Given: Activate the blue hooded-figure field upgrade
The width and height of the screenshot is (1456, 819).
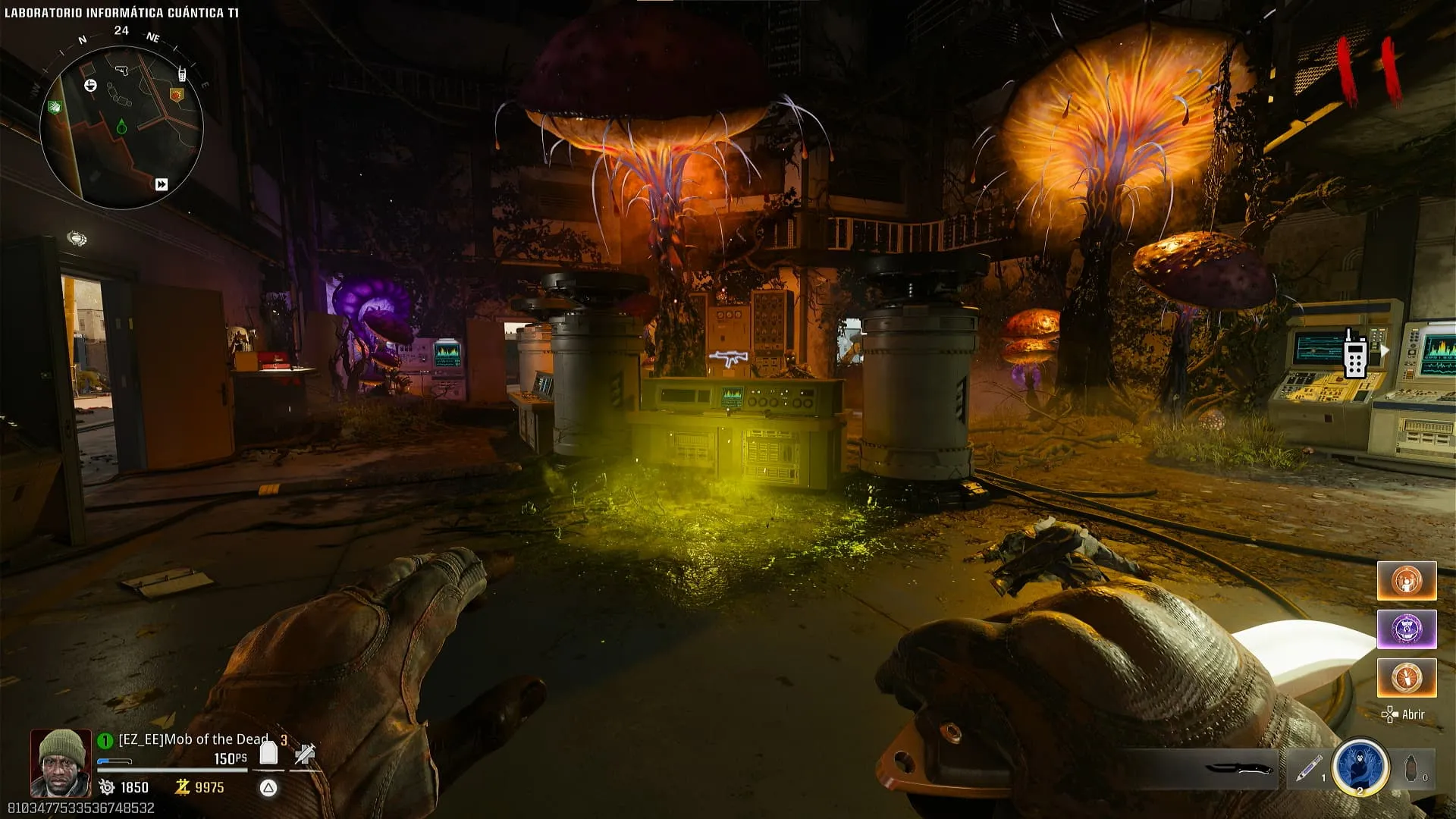Looking at the screenshot, I should pos(1360,767).
